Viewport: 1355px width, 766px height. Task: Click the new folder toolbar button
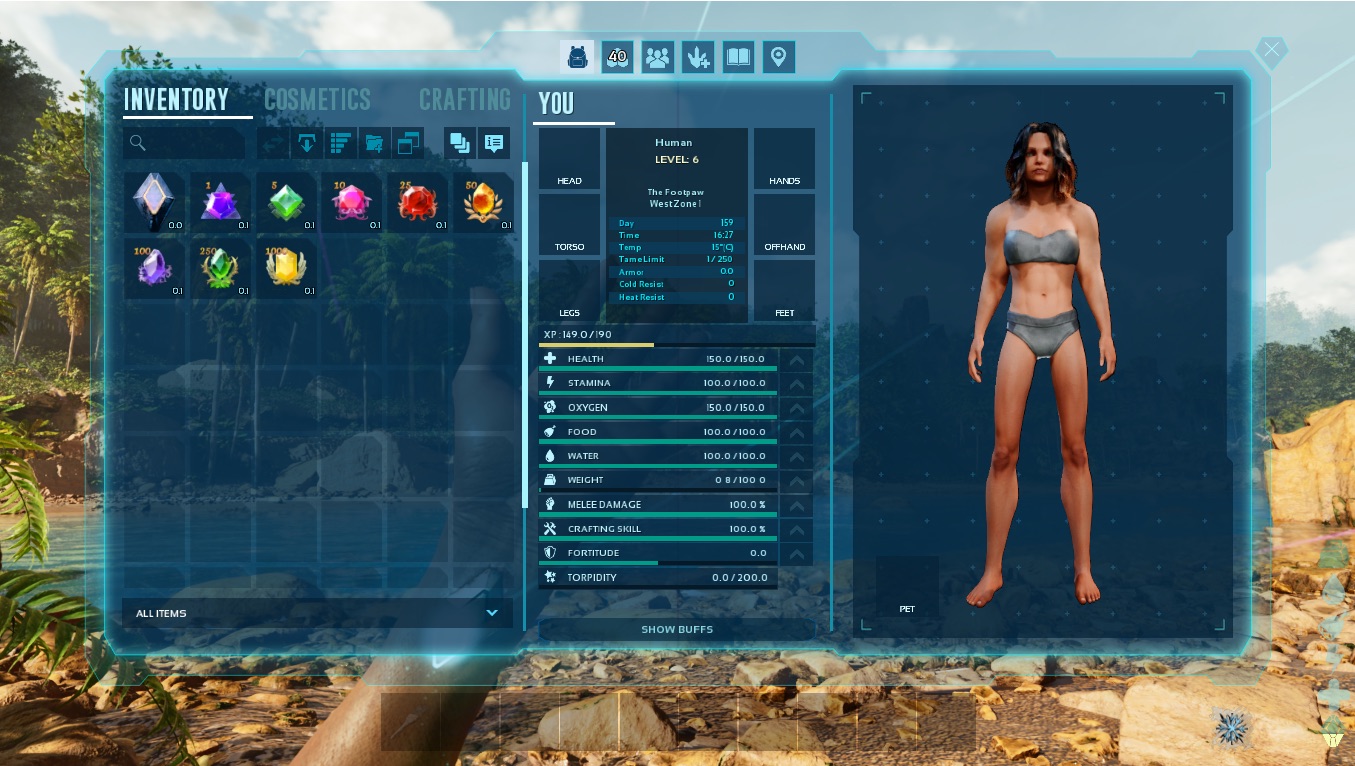374,143
